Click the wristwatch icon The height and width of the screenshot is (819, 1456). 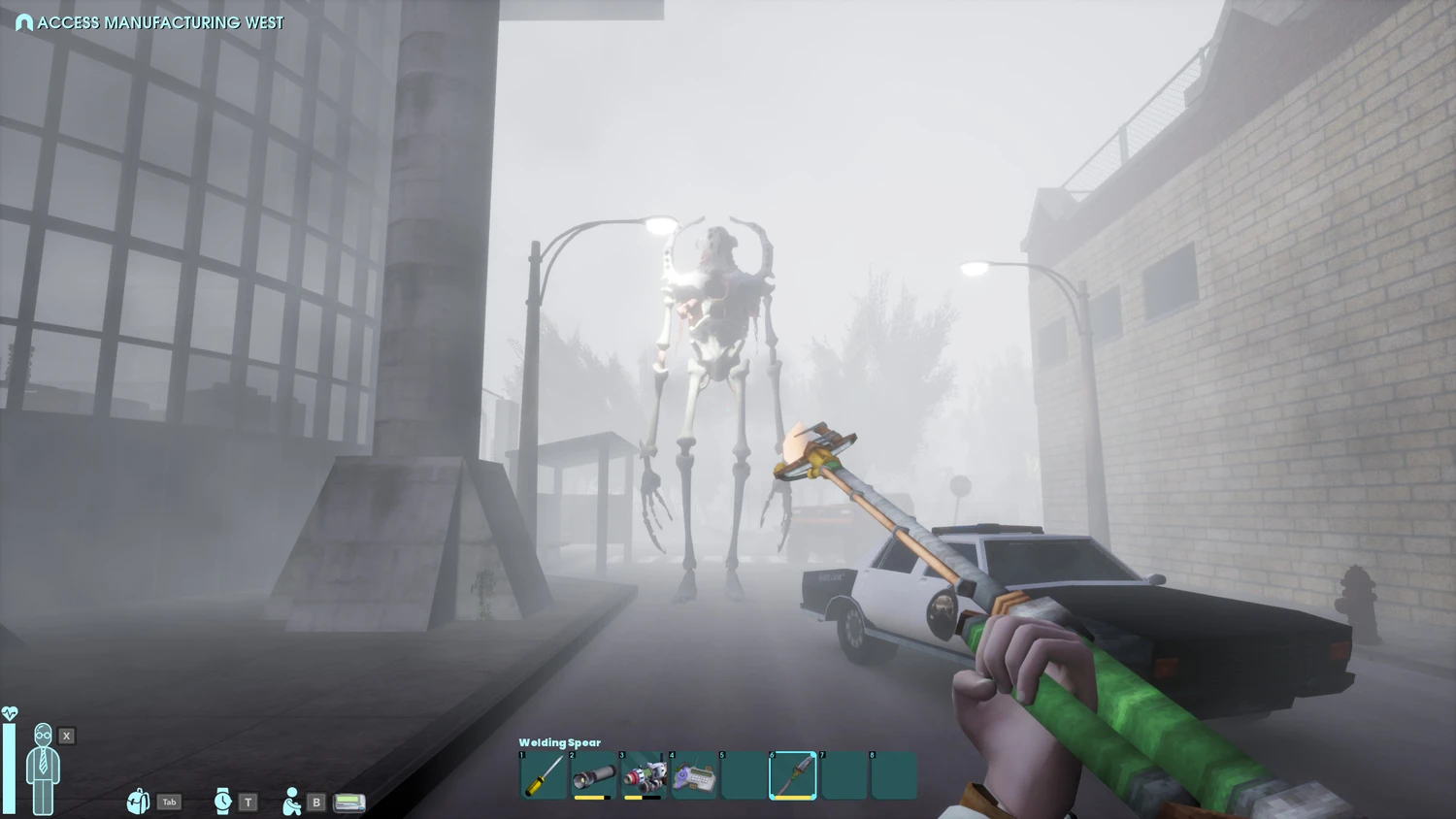pos(222,802)
